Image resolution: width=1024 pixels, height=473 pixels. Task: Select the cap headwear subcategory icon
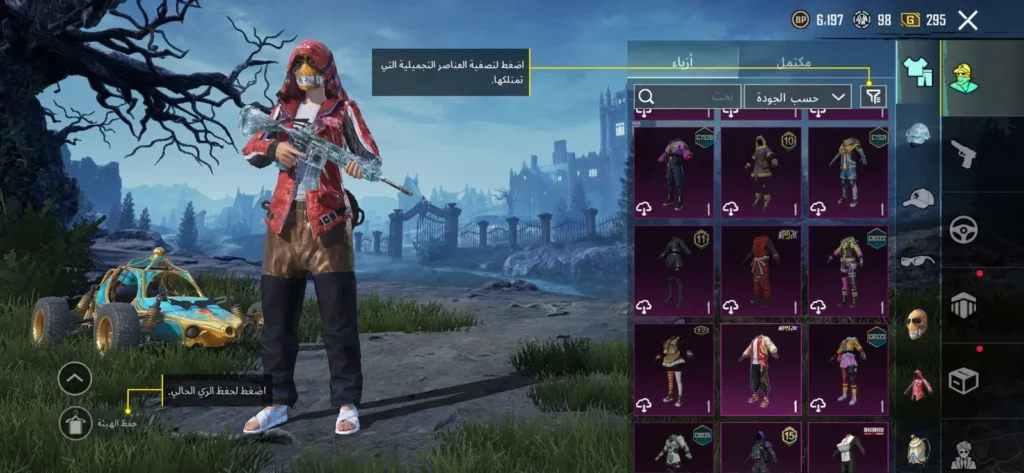pos(918,198)
